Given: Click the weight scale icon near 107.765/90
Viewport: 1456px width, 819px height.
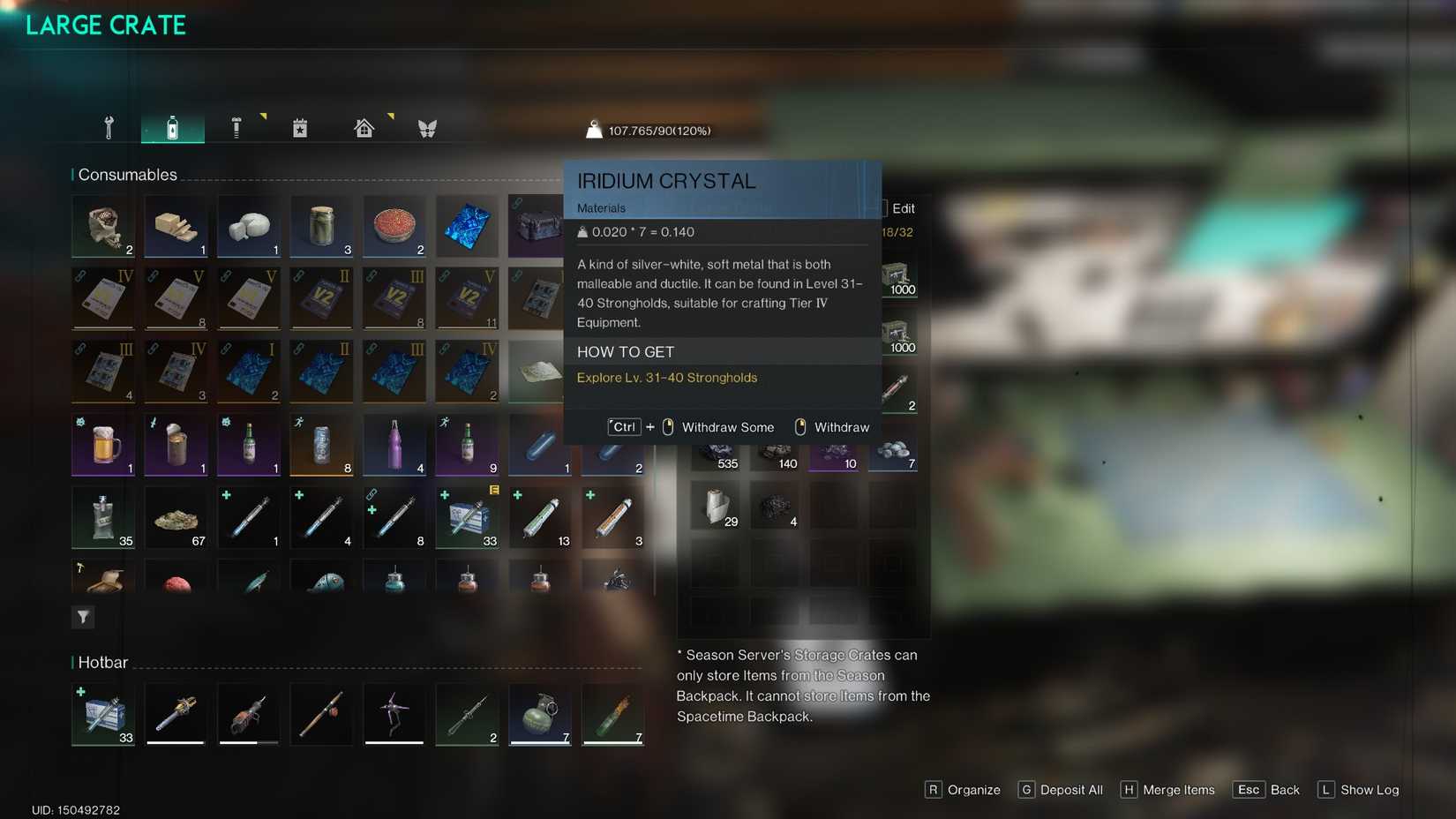Looking at the screenshot, I should 594,128.
